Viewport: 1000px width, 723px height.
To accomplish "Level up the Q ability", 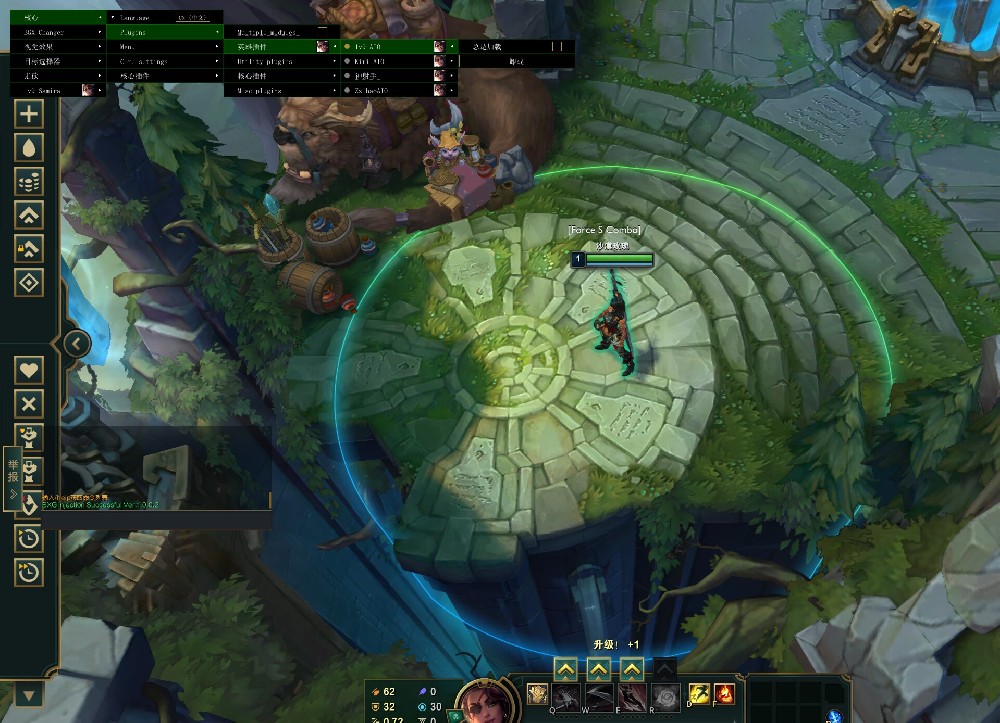I will (x=565, y=668).
